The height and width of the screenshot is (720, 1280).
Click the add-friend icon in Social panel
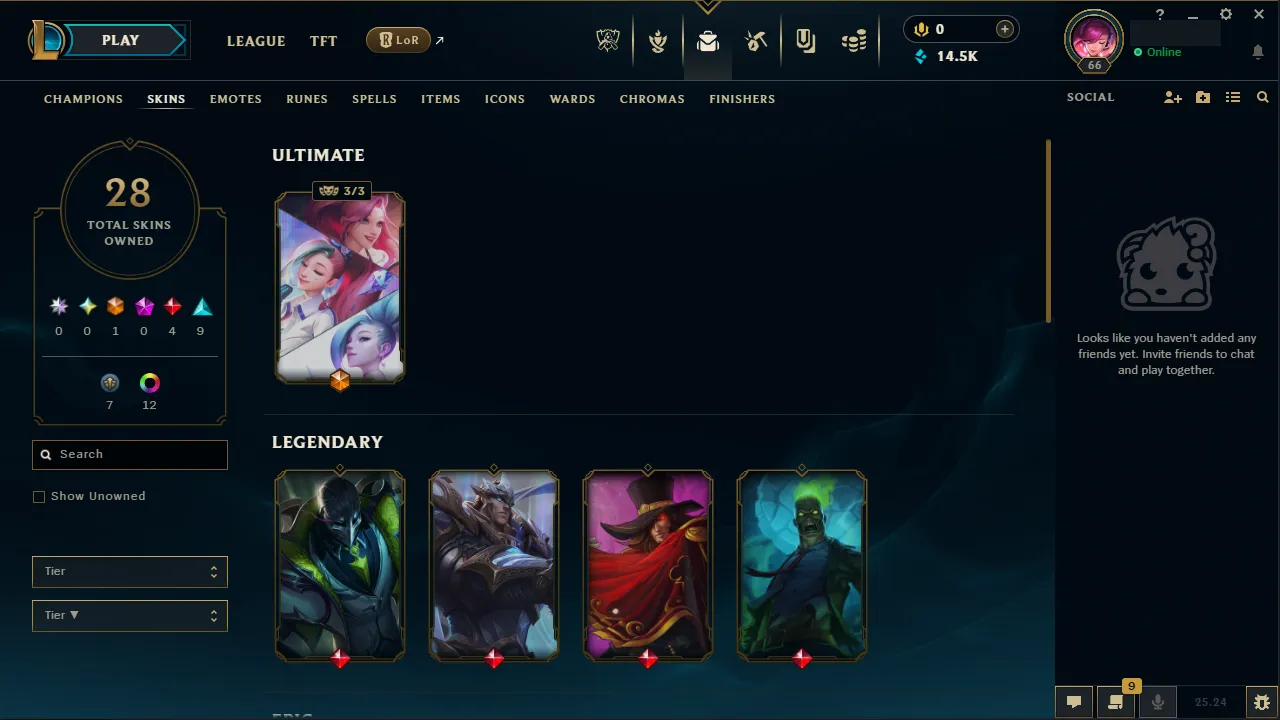pyautogui.click(x=1172, y=97)
